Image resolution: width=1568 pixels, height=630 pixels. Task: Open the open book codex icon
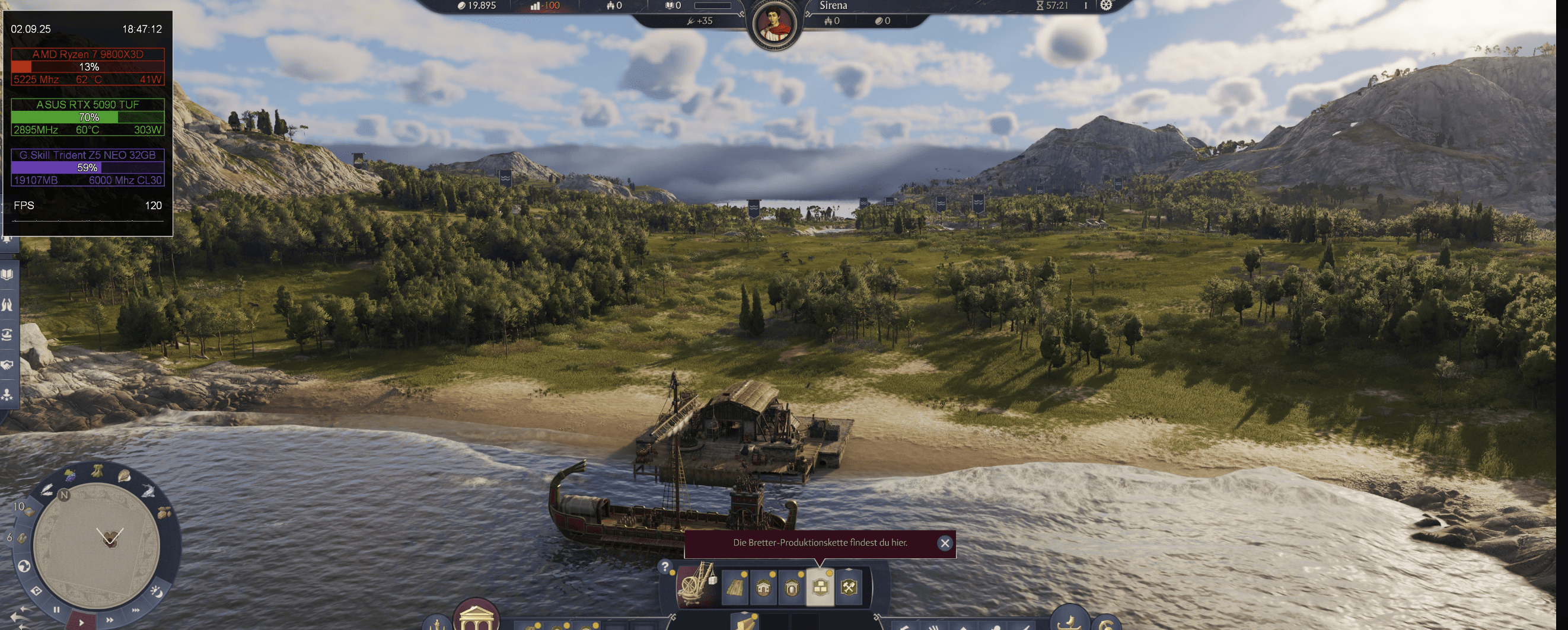point(7,275)
